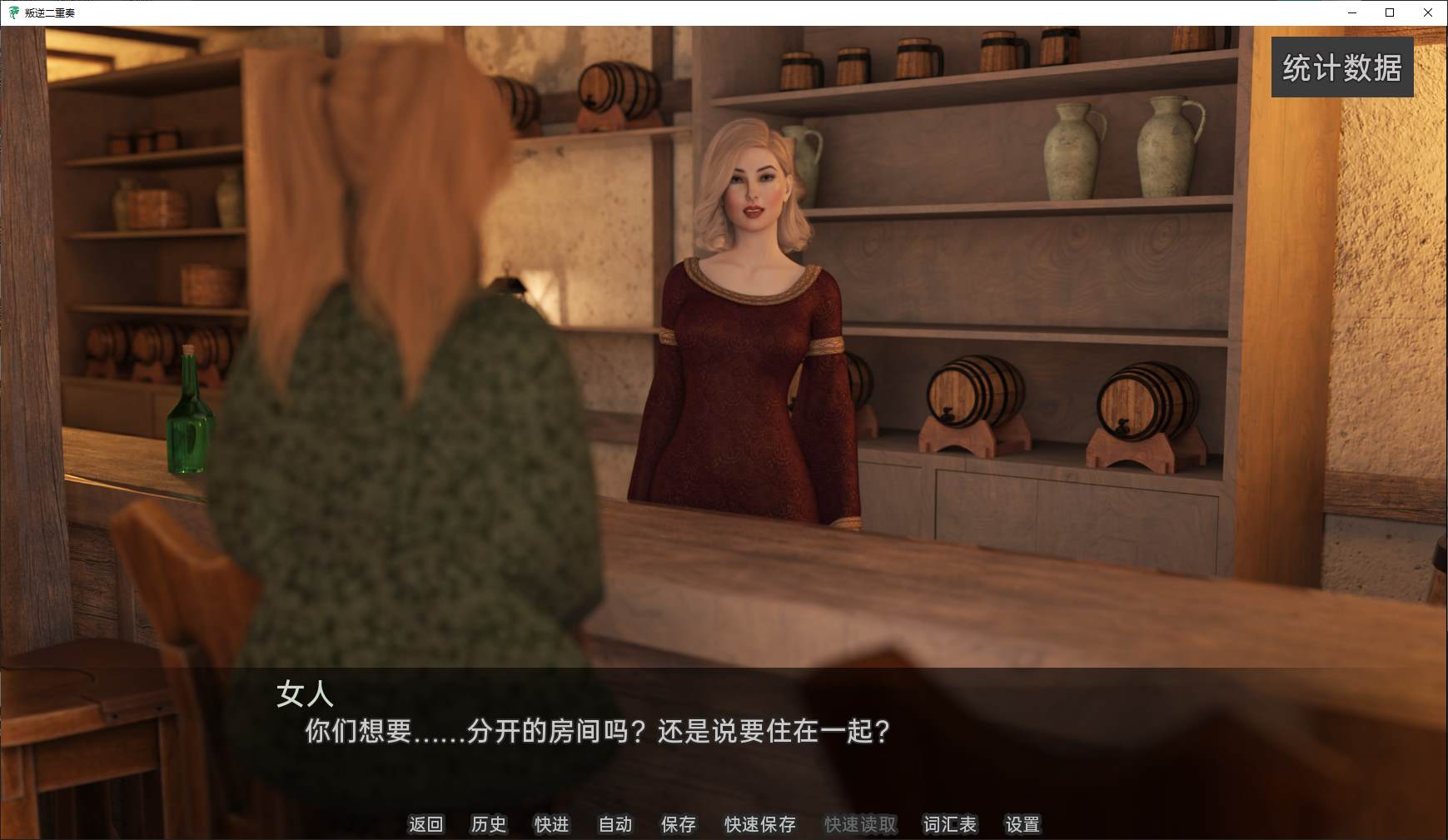The image size is (1448, 840).
Task: Open the 历史 dialogue history
Action: click(x=488, y=824)
